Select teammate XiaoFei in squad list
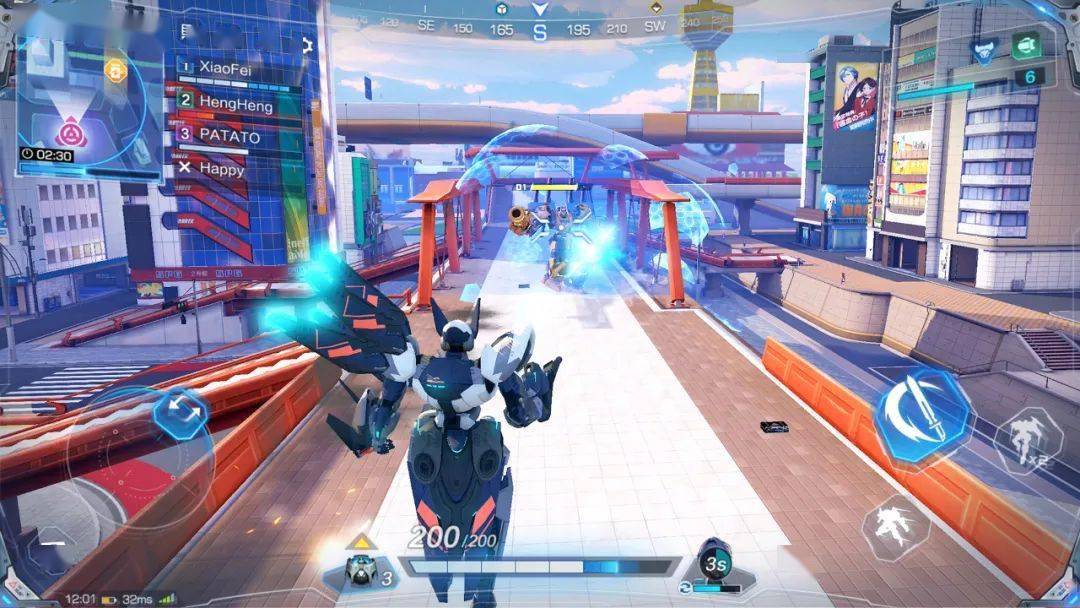Screen dimensions: 1080x608 225,68
